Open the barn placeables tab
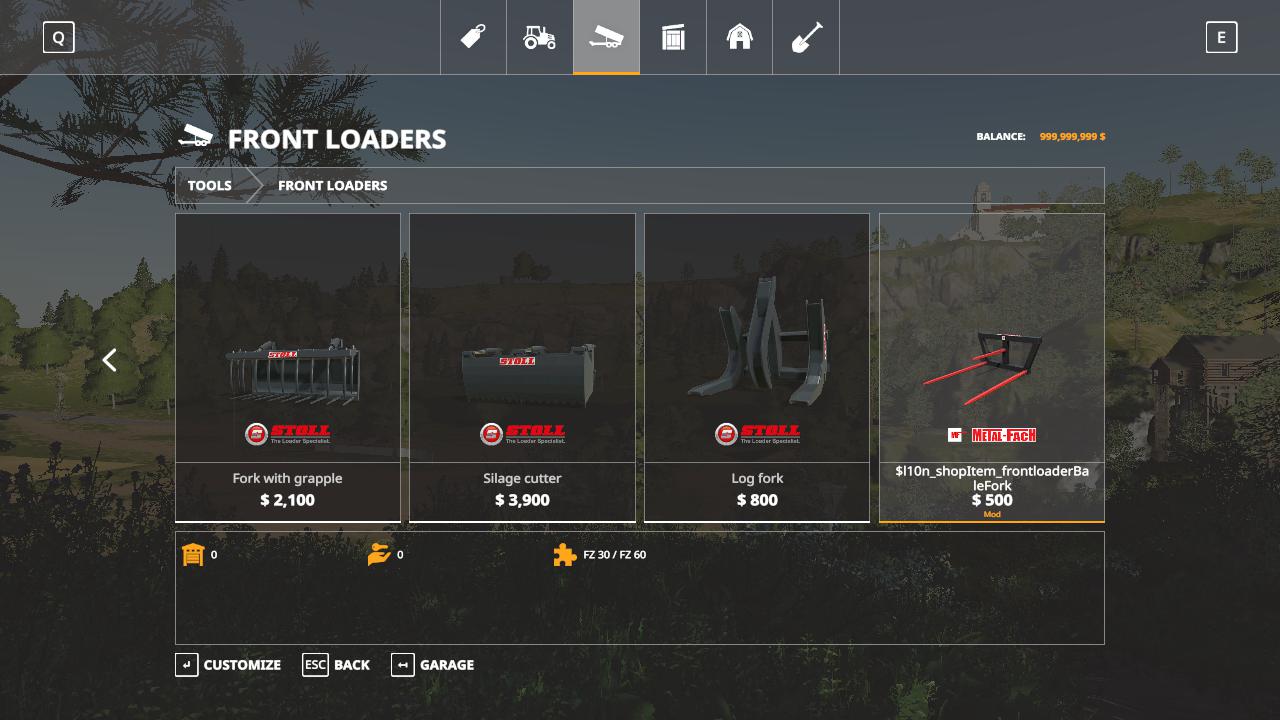1280x720 pixels. point(739,37)
